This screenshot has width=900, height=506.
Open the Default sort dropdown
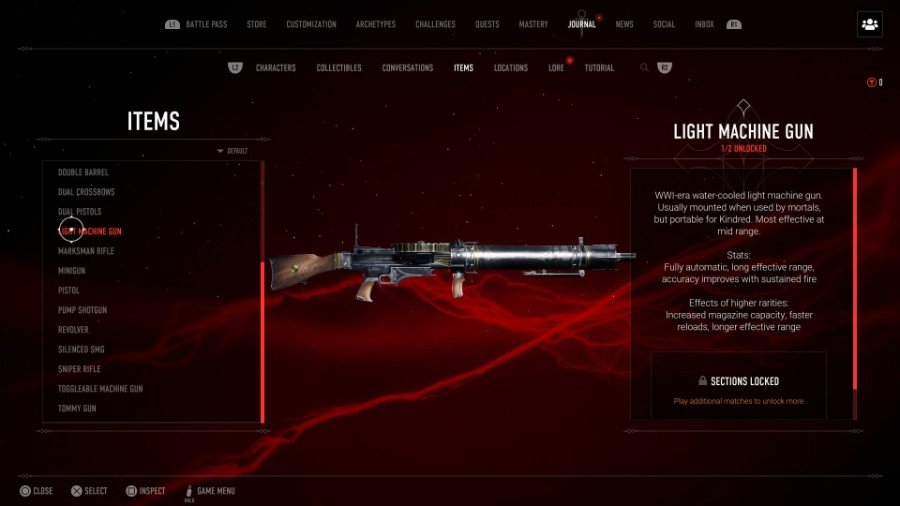tap(233, 151)
